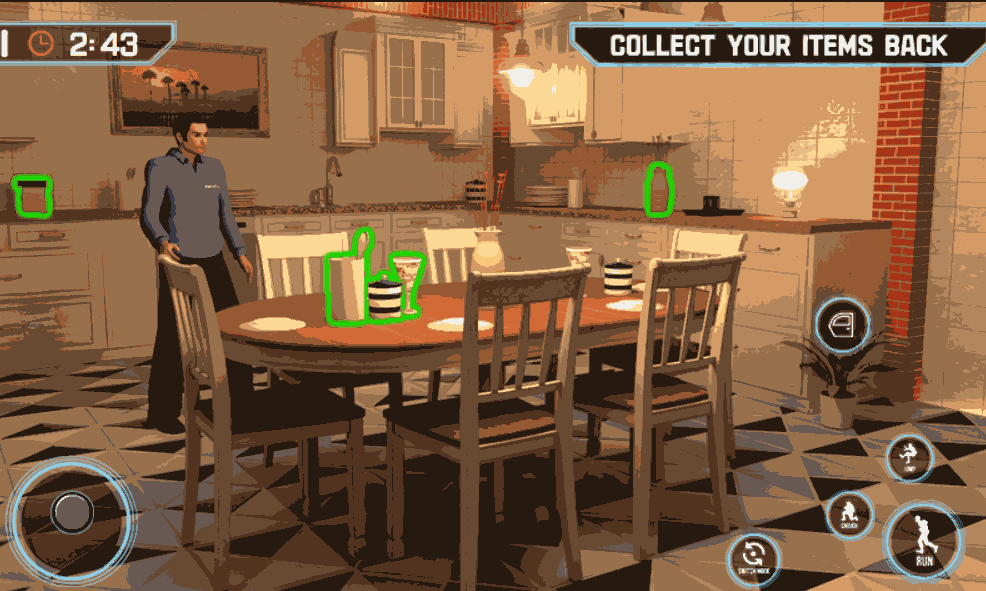986x591 pixels.
Task: Touch the virtual movement joystick
Action: [x=72, y=513]
